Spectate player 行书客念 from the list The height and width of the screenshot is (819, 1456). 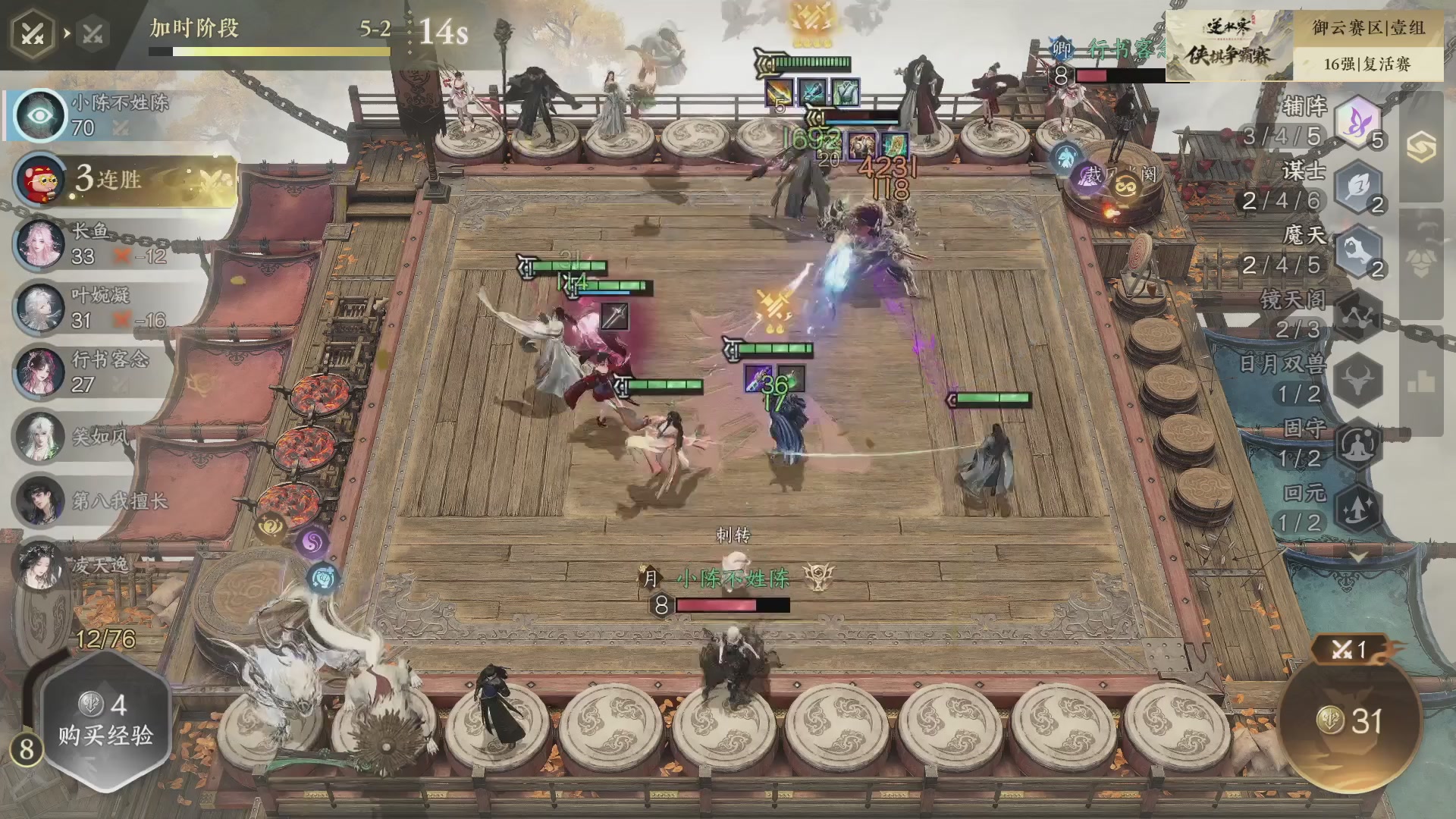[91, 371]
